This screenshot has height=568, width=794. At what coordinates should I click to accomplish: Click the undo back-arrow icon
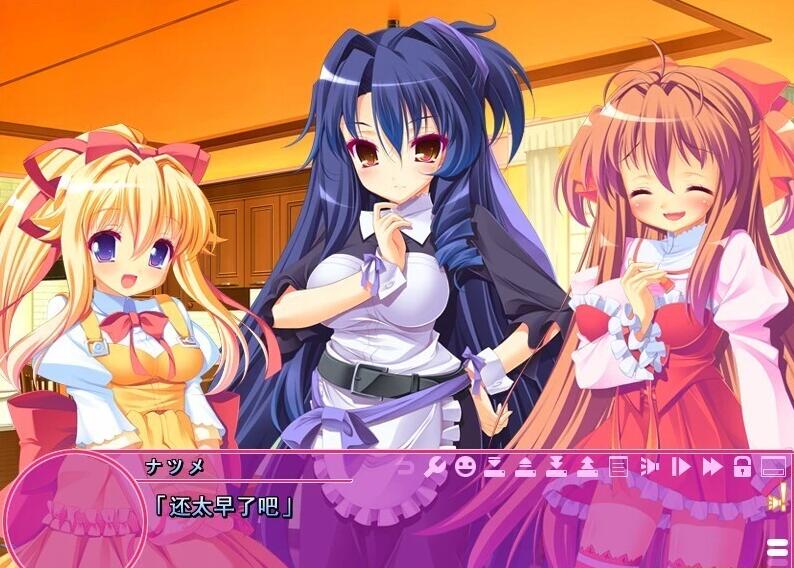[x=405, y=466]
